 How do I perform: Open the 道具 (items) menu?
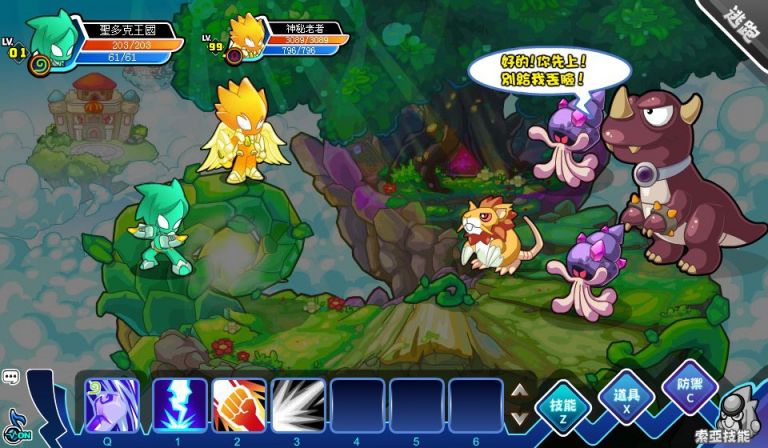(624, 398)
